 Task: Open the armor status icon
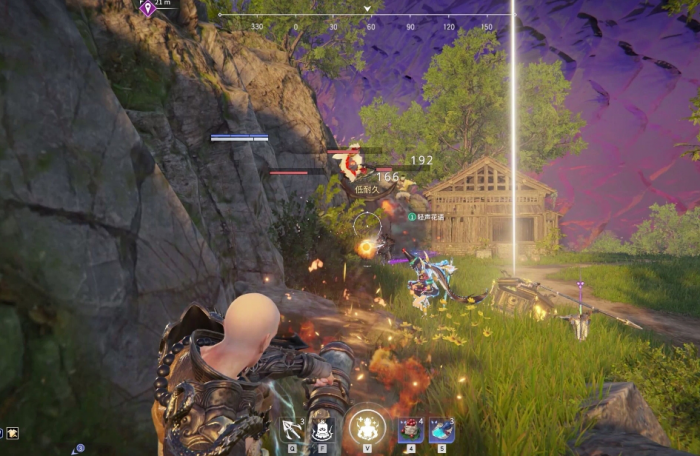point(12,433)
